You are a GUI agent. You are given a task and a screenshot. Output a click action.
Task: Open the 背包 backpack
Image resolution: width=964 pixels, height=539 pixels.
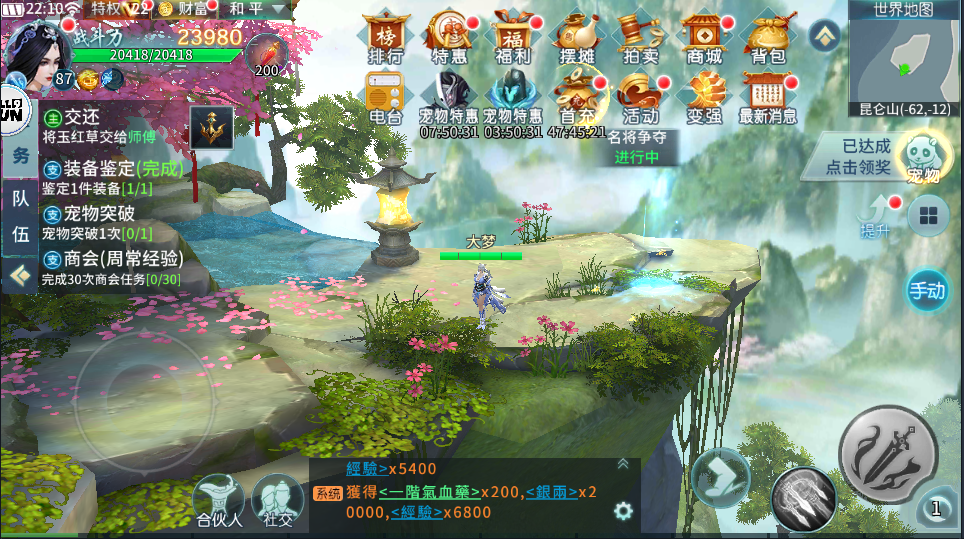[767, 38]
